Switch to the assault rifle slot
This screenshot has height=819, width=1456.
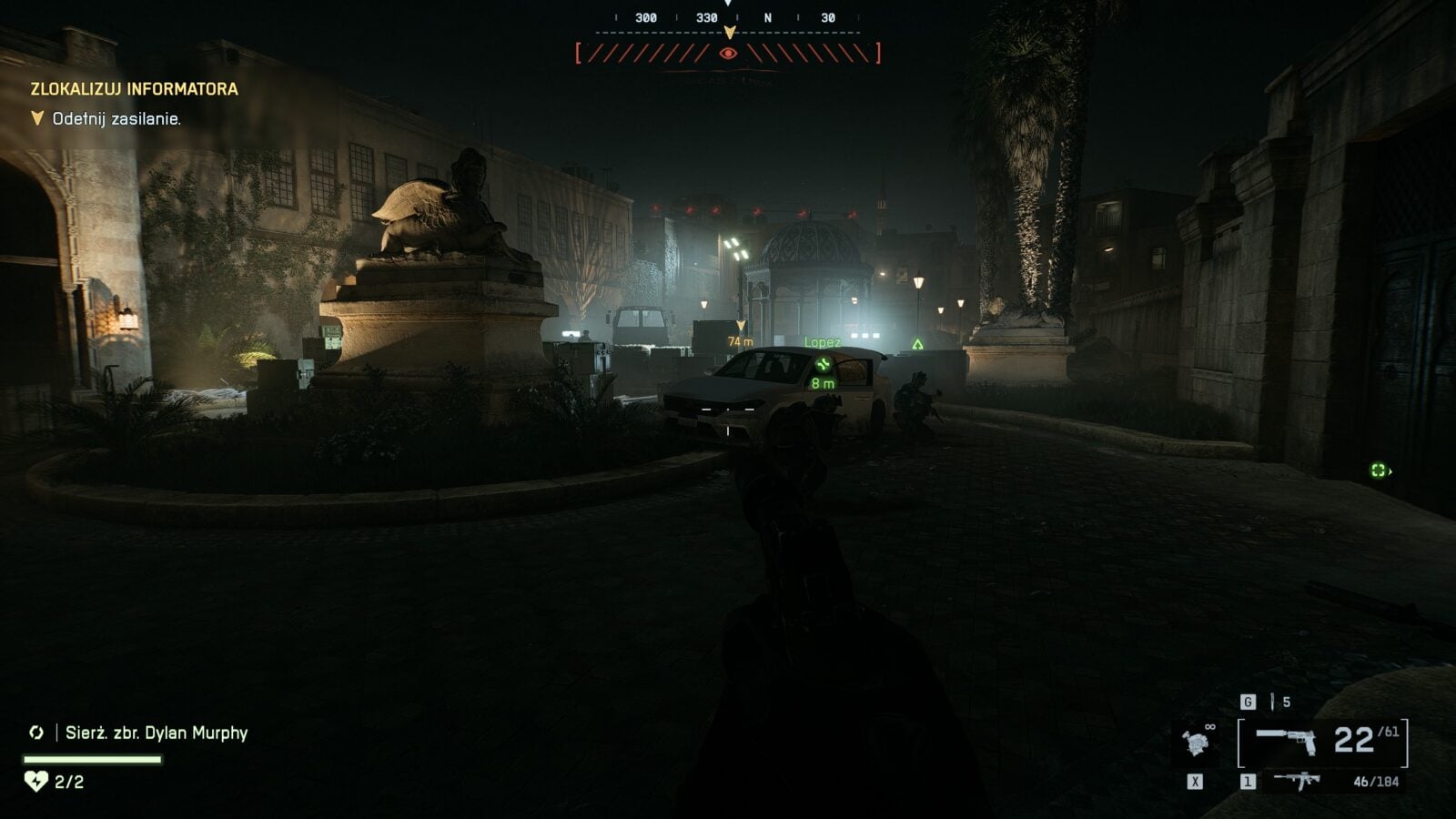[1298, 781]
